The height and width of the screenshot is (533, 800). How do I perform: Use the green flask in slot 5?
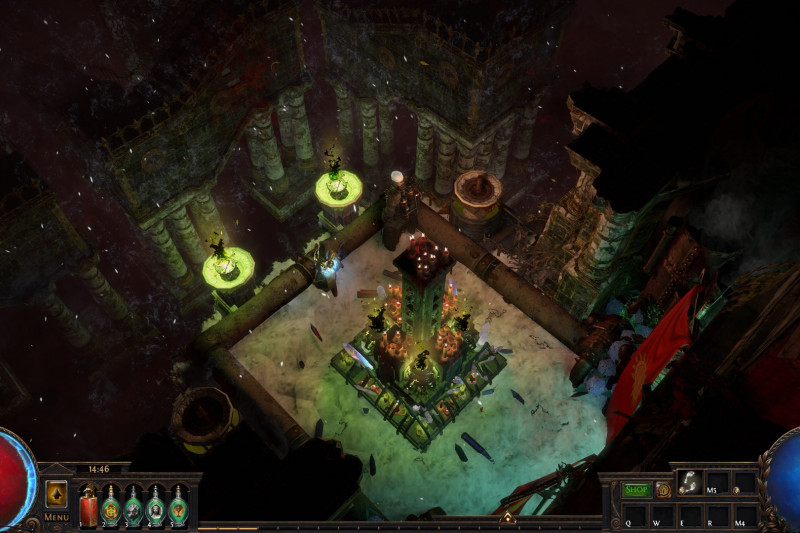(177, 506)
